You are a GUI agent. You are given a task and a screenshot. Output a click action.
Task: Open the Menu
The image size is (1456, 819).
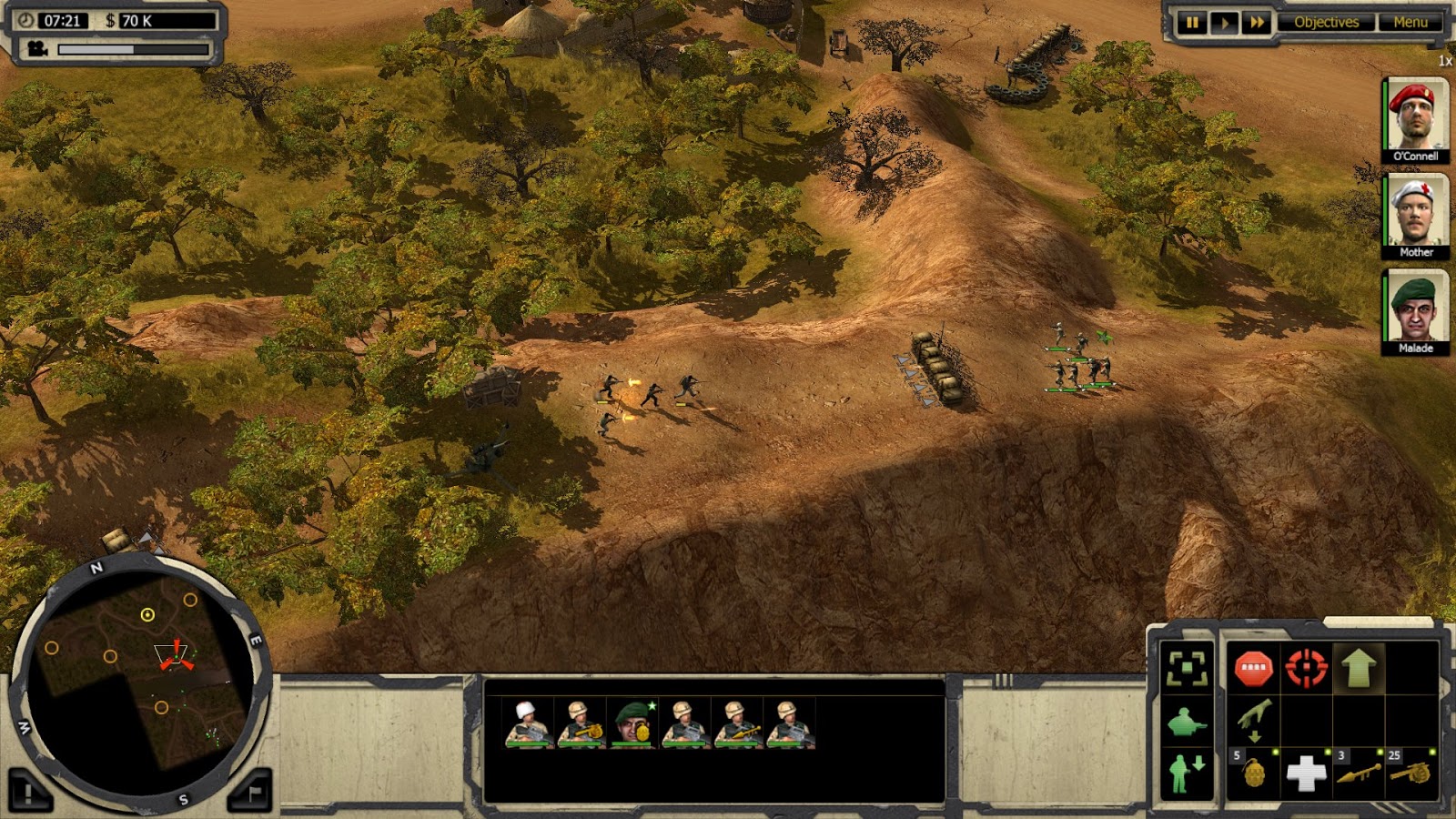tap(1411, 21)
